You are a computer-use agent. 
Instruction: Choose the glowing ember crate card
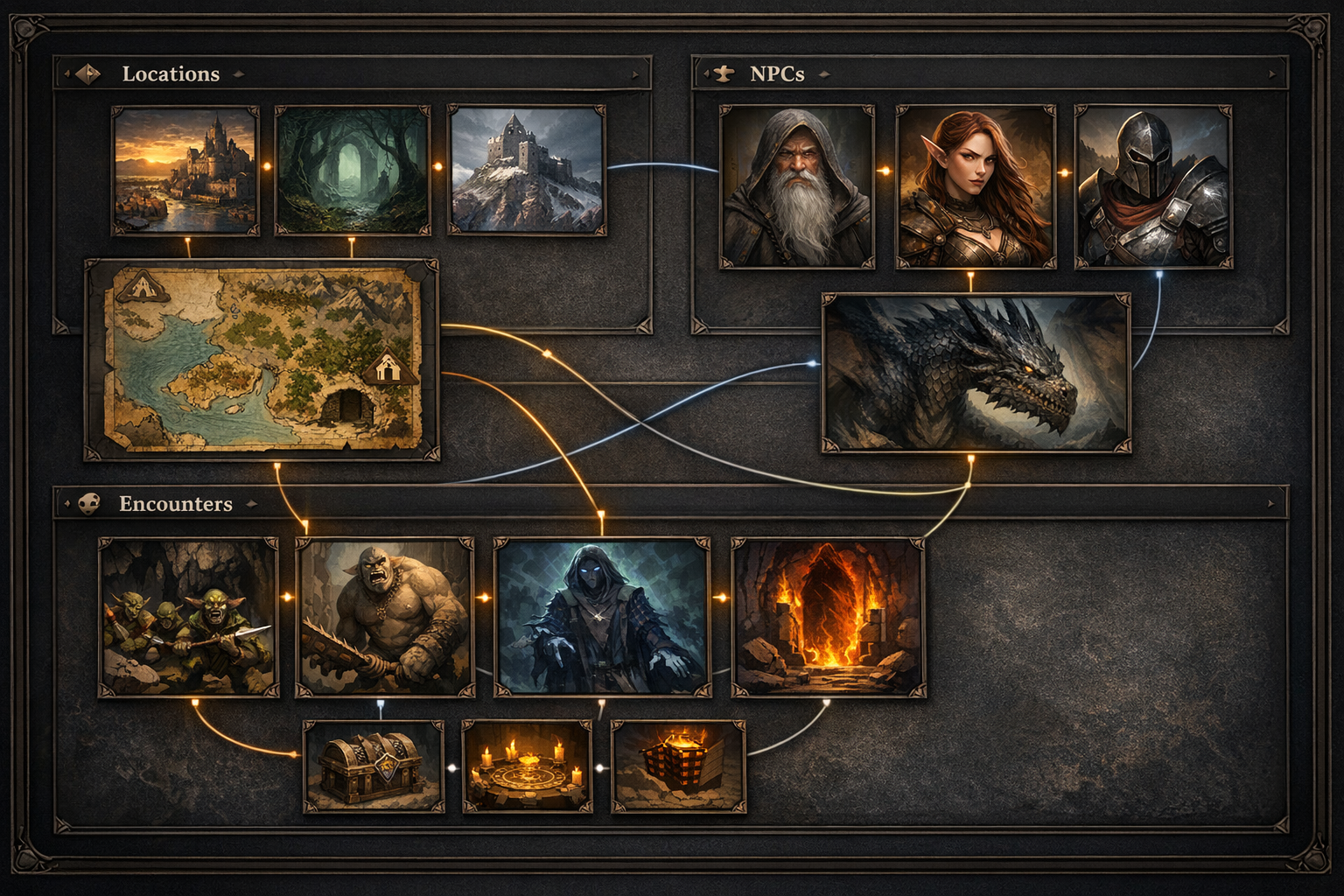678,766
